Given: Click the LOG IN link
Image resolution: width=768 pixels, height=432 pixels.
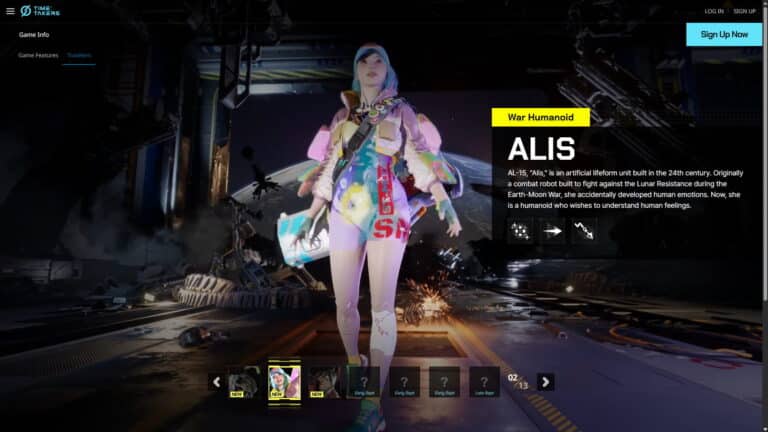Looking at the screenshot, I should [714, 11].
